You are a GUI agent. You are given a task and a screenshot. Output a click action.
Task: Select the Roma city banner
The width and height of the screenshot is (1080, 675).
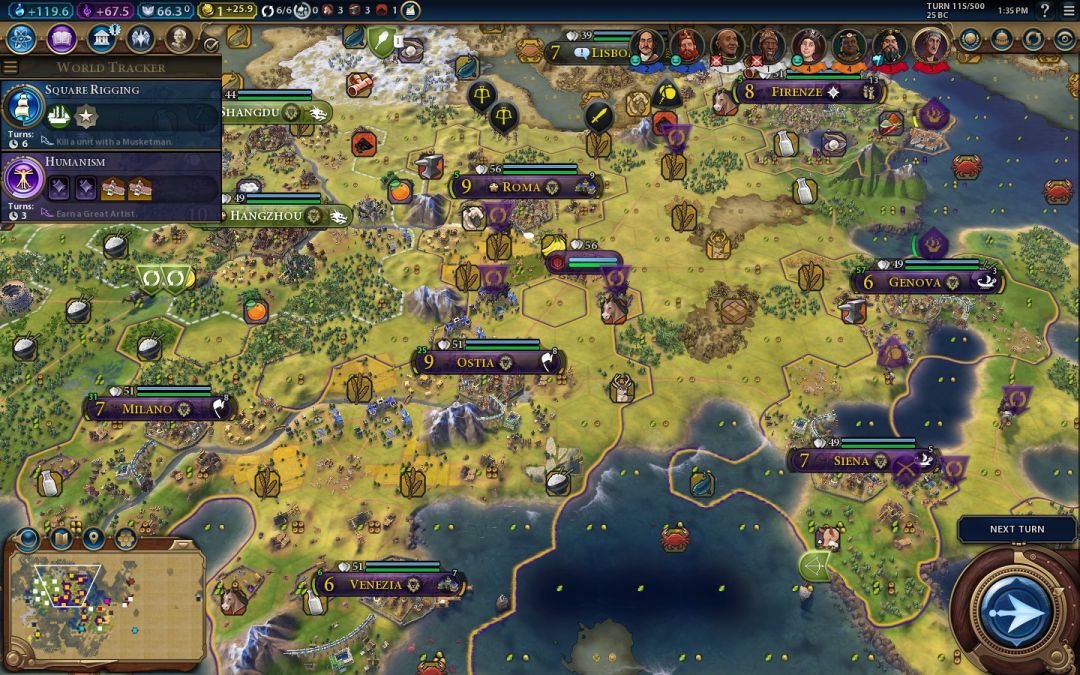coord(520,187)
